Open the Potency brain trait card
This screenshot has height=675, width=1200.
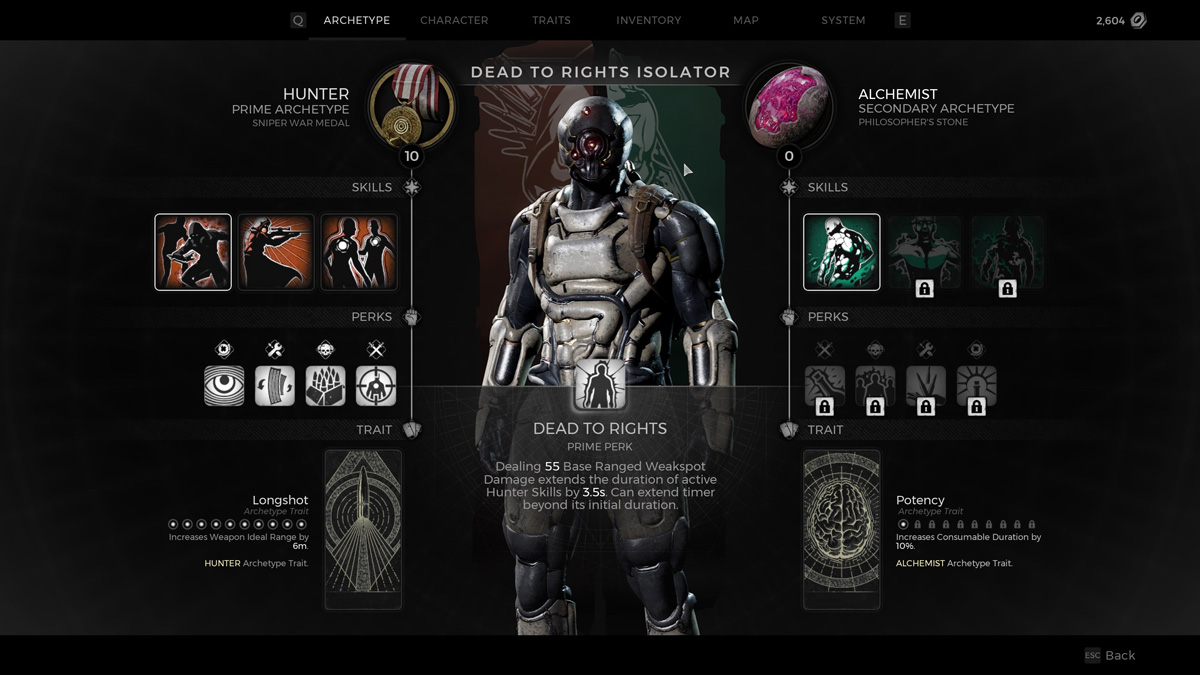click(x=842, y=529)
